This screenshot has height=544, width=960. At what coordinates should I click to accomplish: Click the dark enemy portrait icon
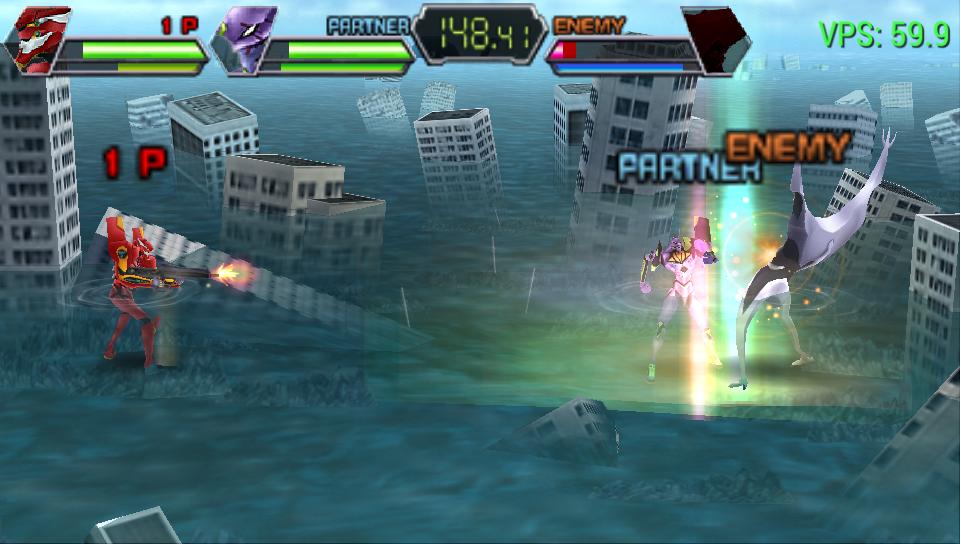pos(714,40)
